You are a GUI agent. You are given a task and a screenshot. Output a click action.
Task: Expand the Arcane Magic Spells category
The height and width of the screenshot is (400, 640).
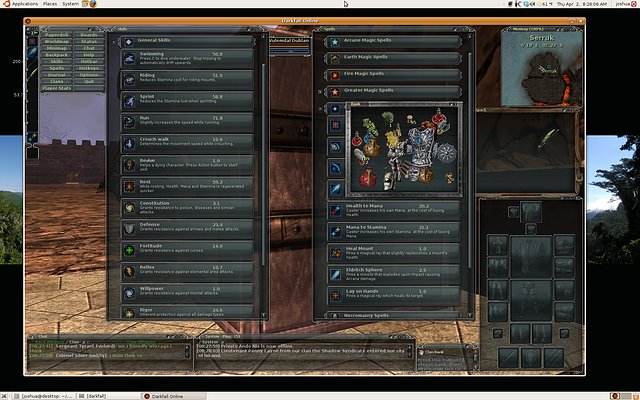coord(390,42)
